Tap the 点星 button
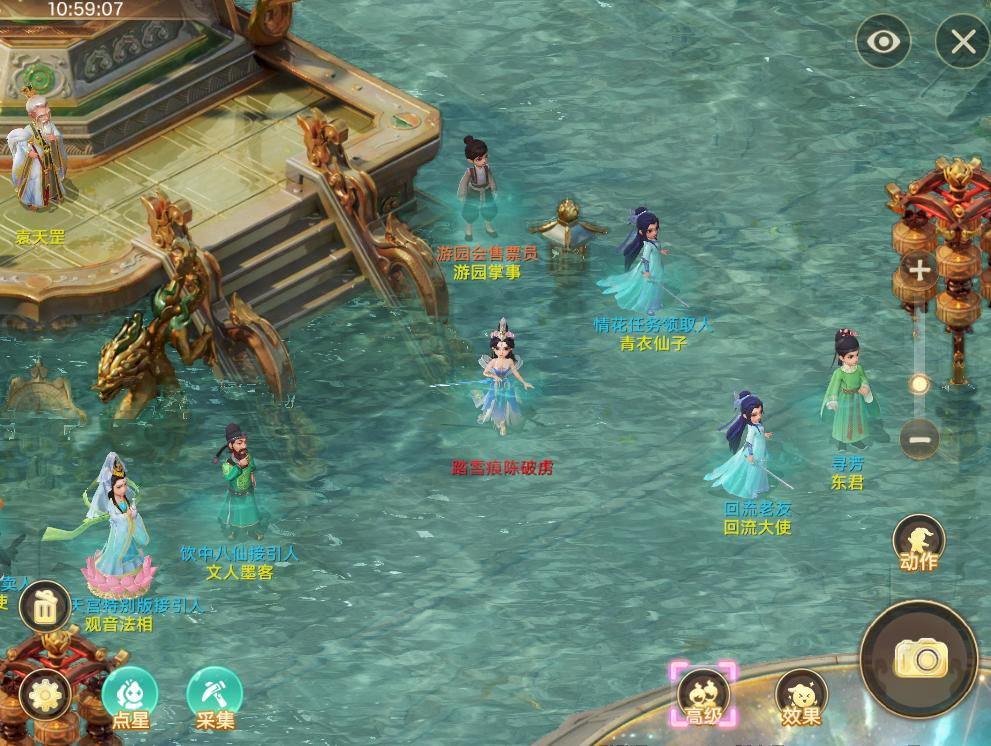The height and width of the screenshot is (746, 991). [130, 695]
